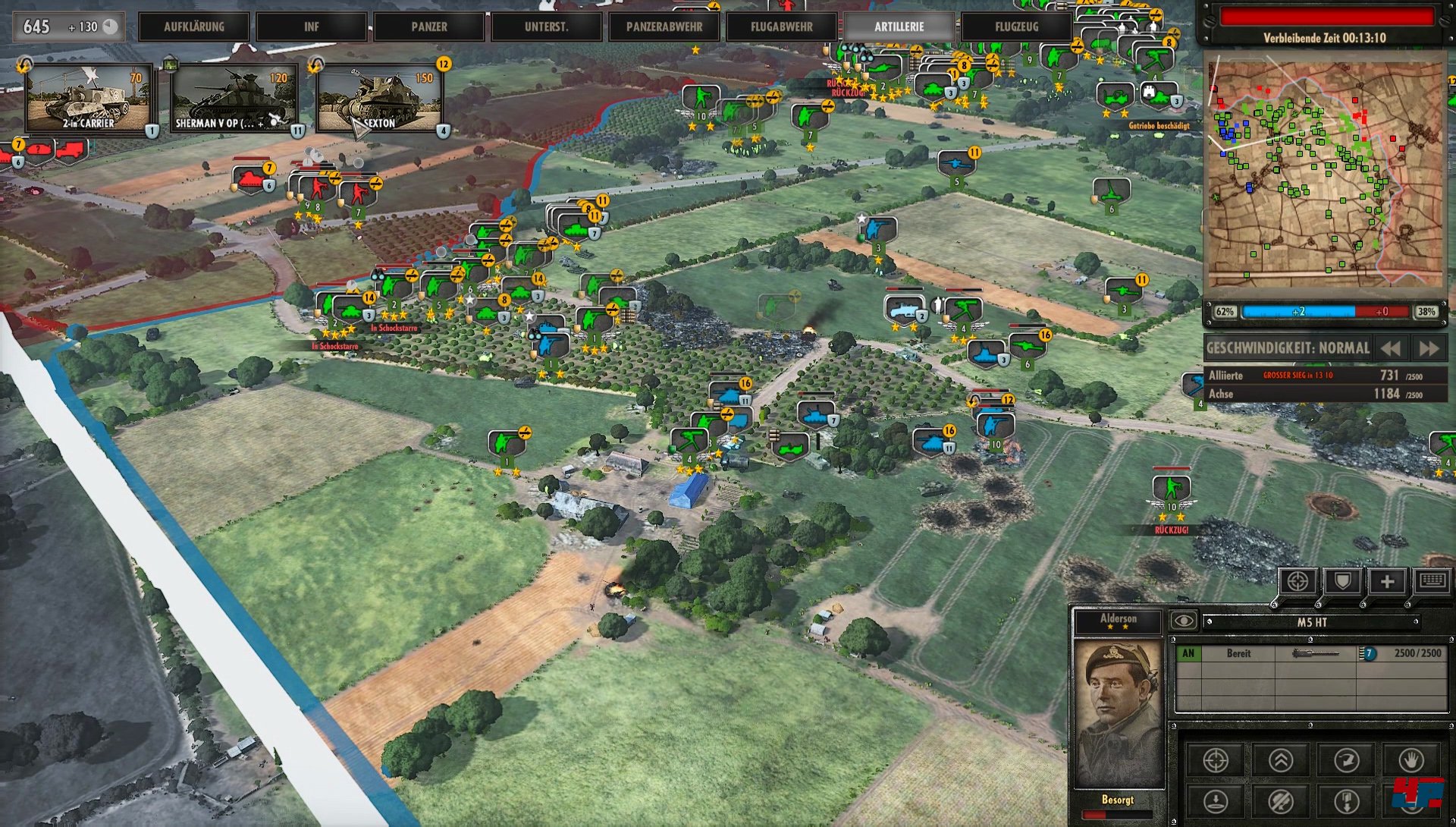Pick the Sherman V OP unit card

coord(234,99)
